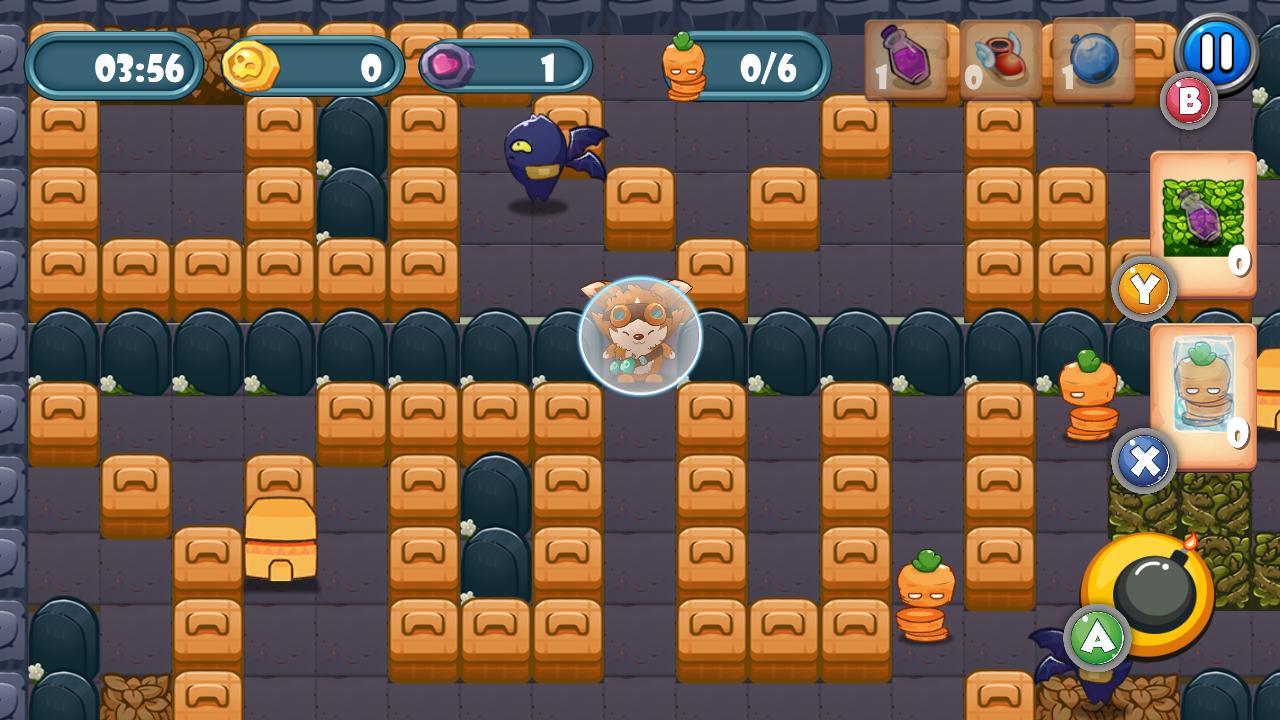1280x720 pixels.
Task: Use the purple potion item
Action: coord(905,63)
